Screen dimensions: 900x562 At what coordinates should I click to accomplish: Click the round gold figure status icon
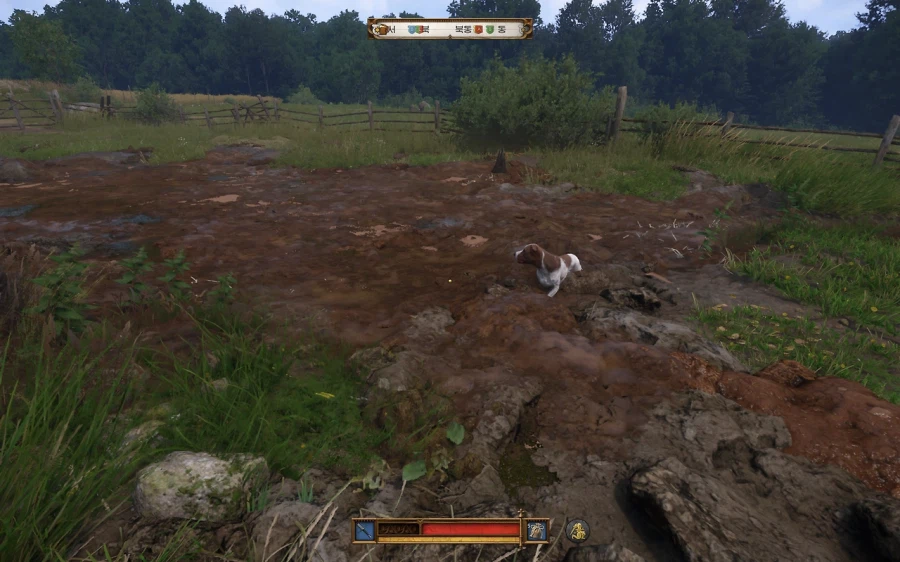pos(577,530)
